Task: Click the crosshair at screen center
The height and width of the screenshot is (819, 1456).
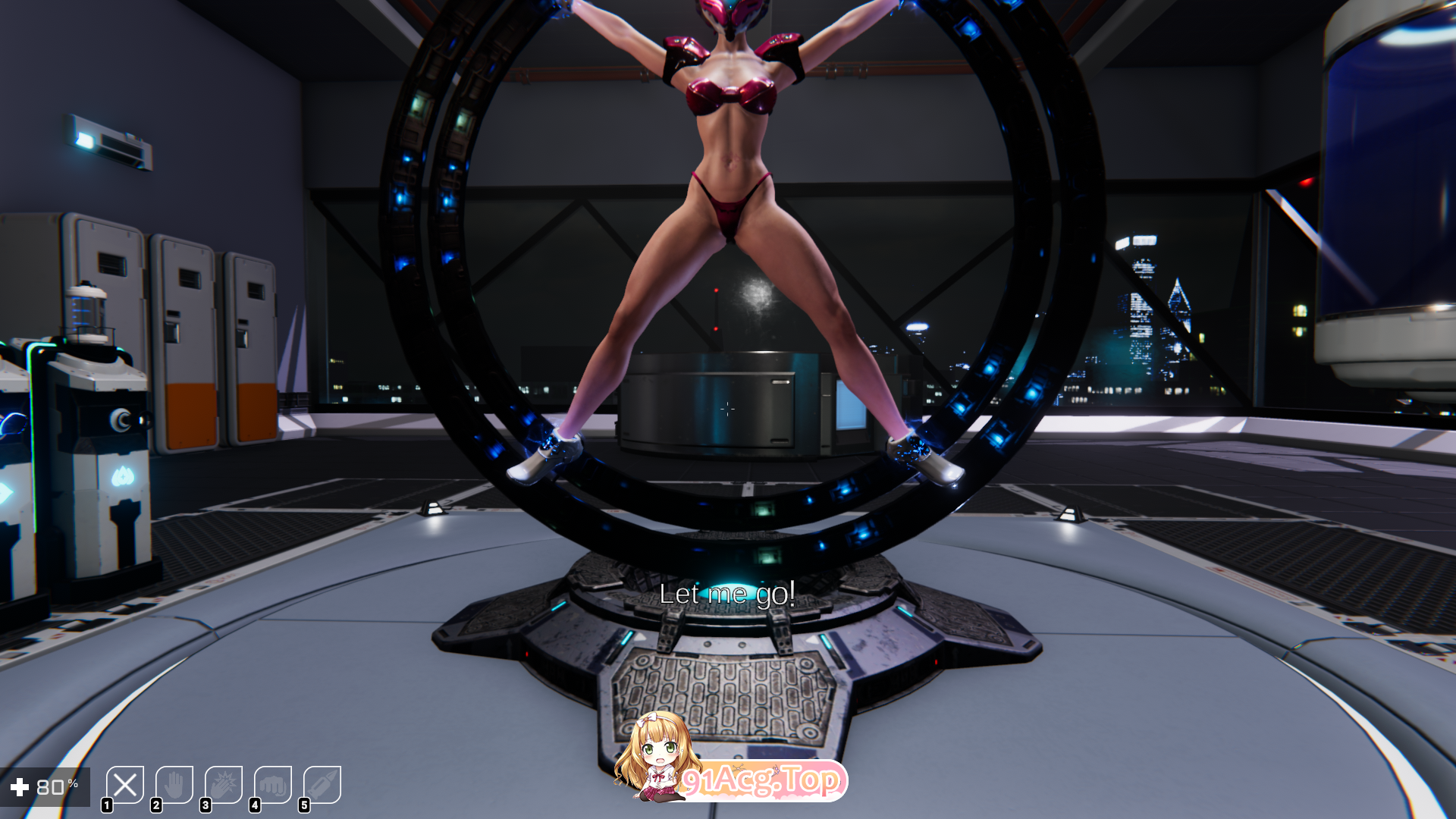Action: (x=728, y=409)
